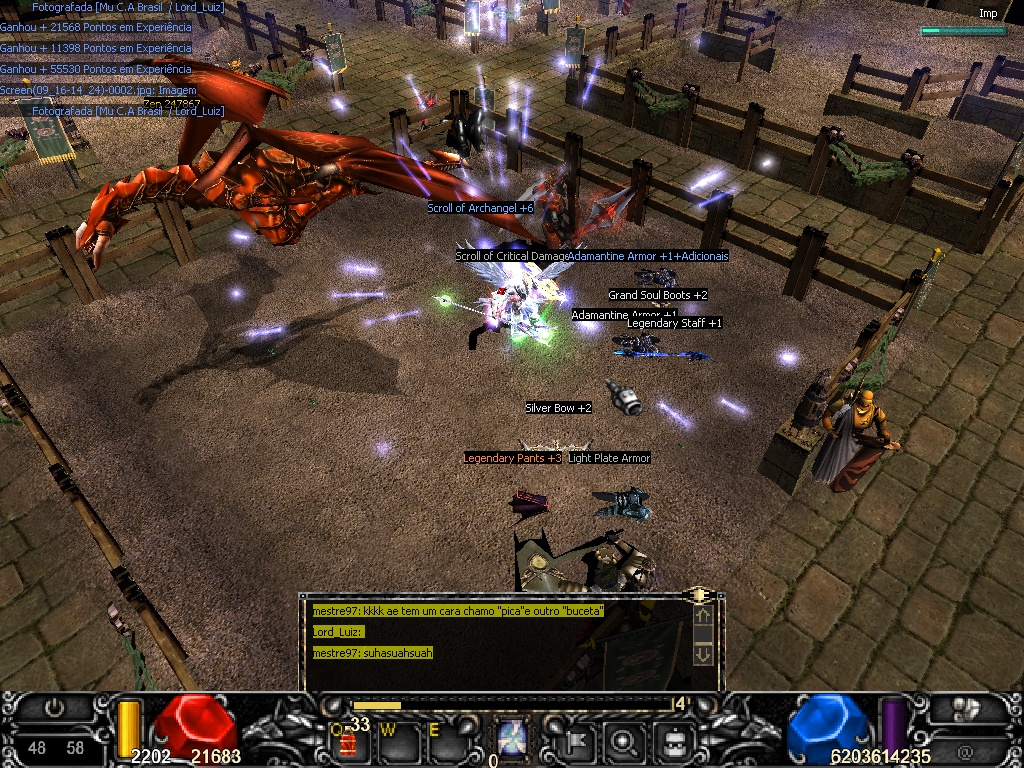Open the robot-face icon panel
The image size is (1024, 768).
pyautogui.click(x=673, y=741)
